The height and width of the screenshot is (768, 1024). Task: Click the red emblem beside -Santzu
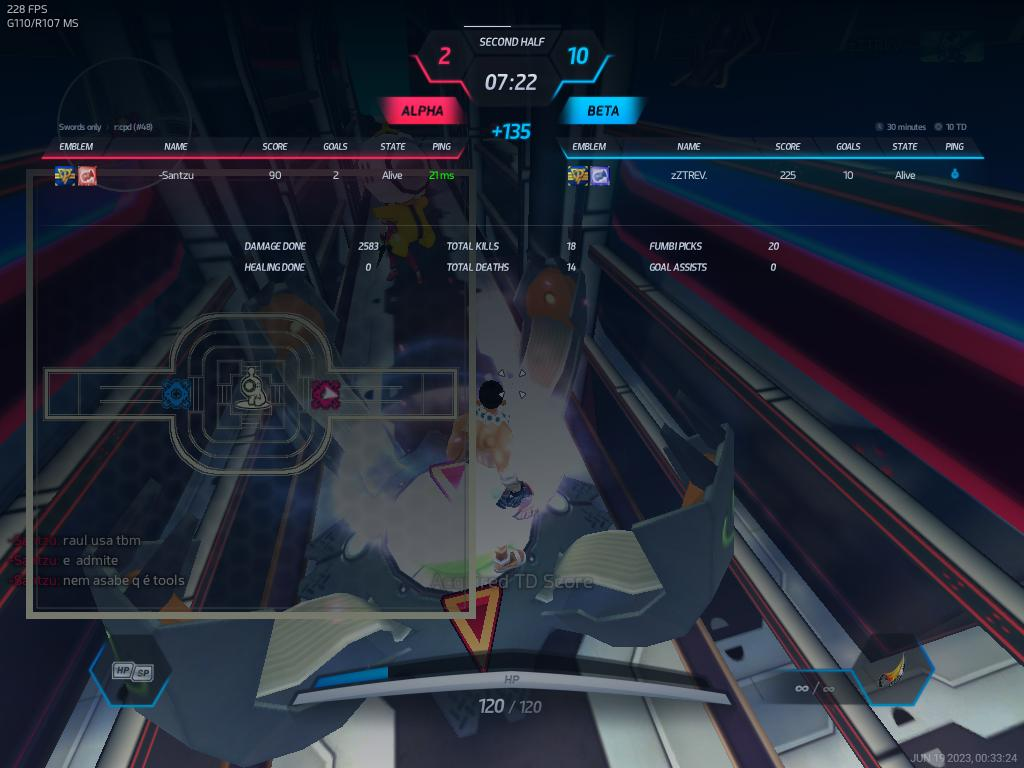tap(88, 176)
